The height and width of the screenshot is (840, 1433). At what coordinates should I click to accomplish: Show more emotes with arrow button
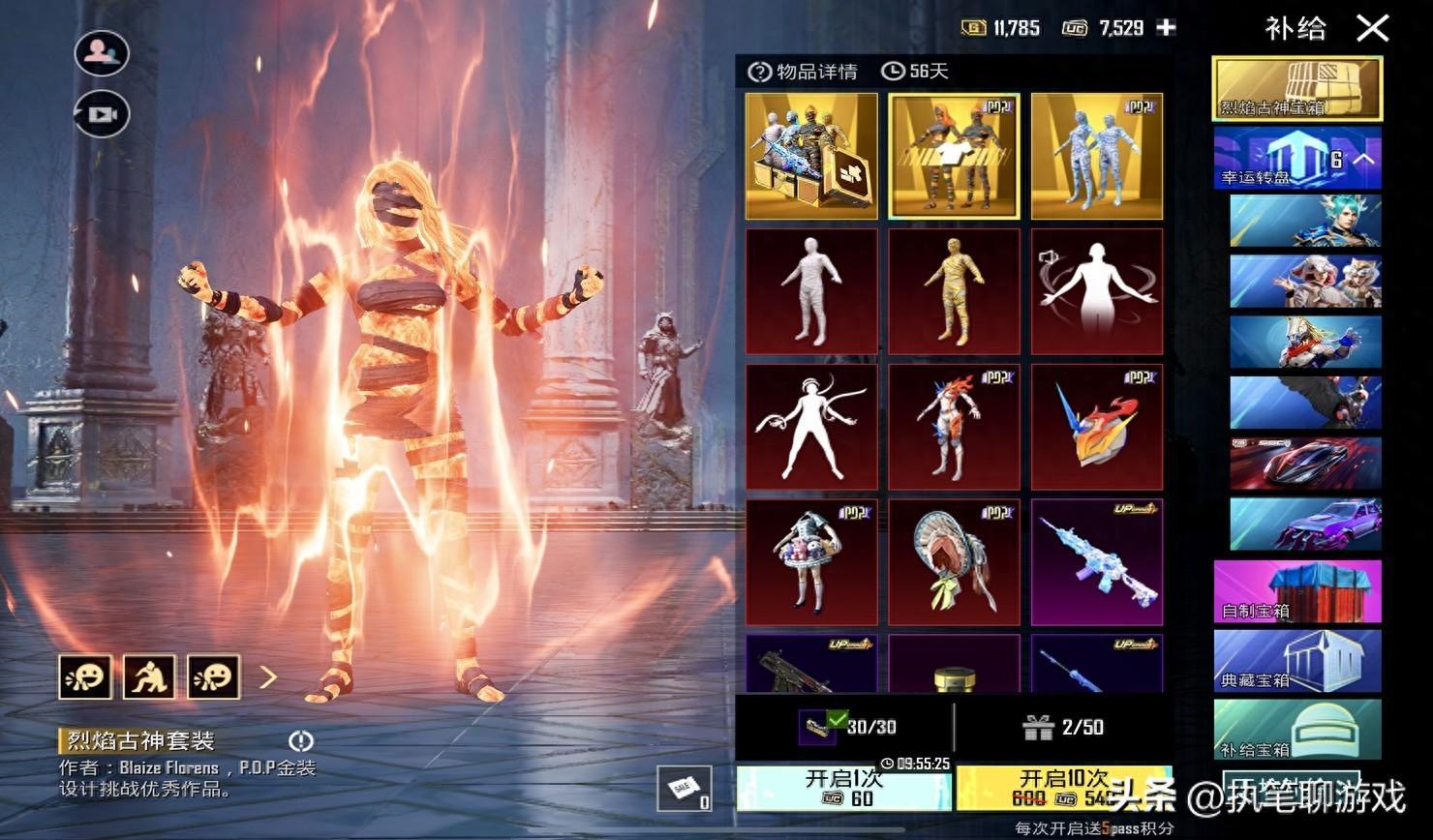268,676
